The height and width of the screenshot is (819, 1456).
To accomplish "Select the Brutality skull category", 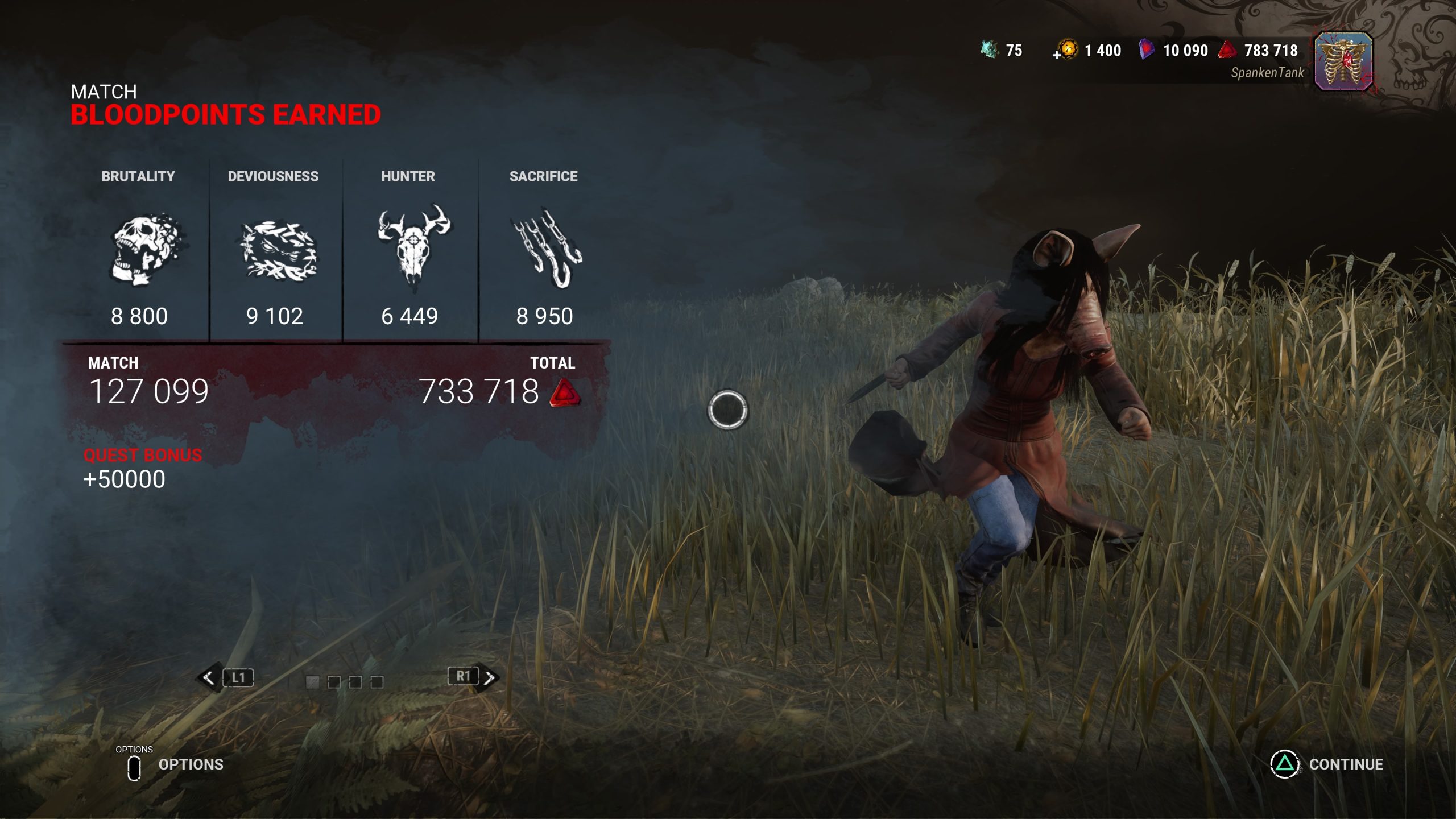I will coord(147,250).
